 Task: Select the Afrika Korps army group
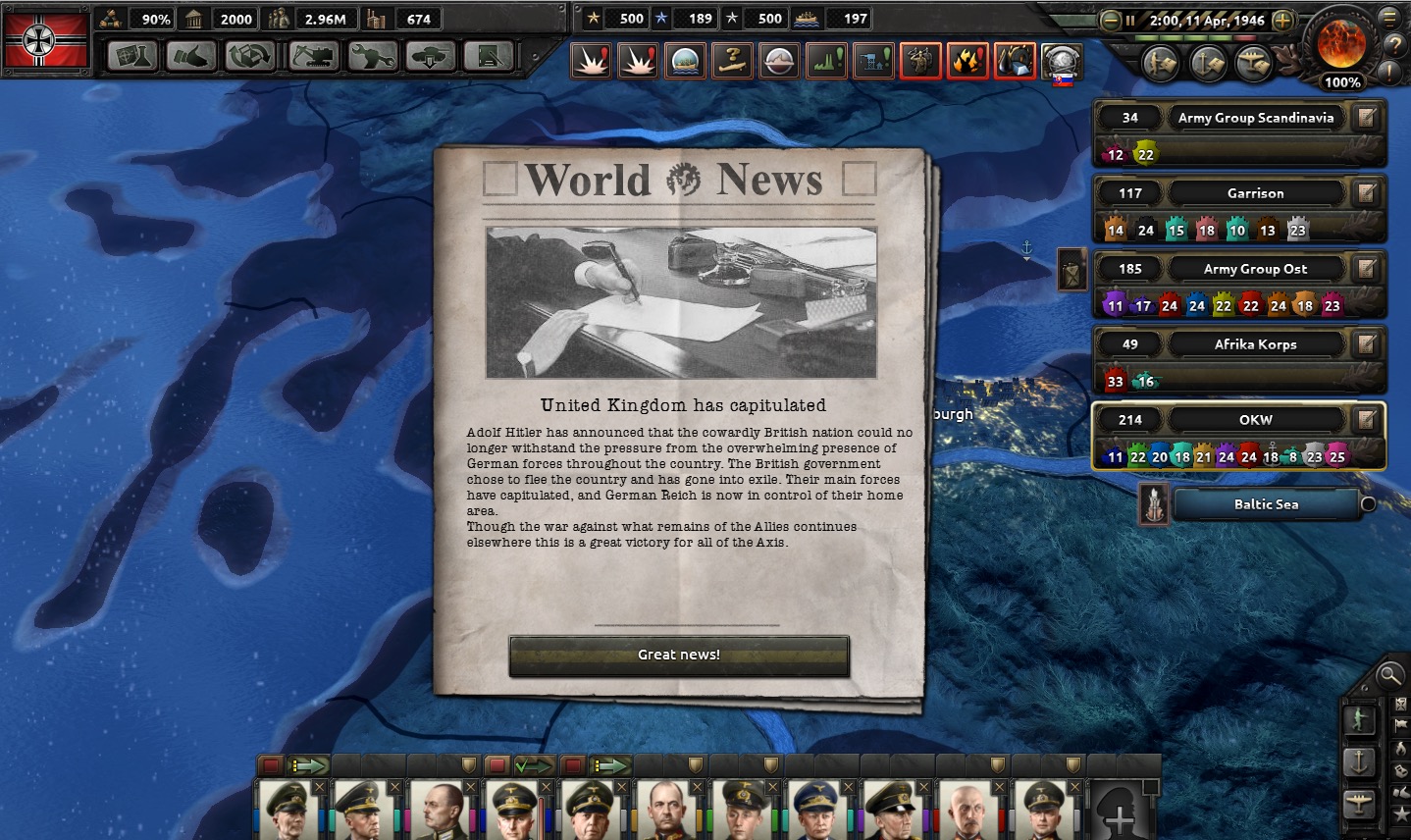(1255, 344)
